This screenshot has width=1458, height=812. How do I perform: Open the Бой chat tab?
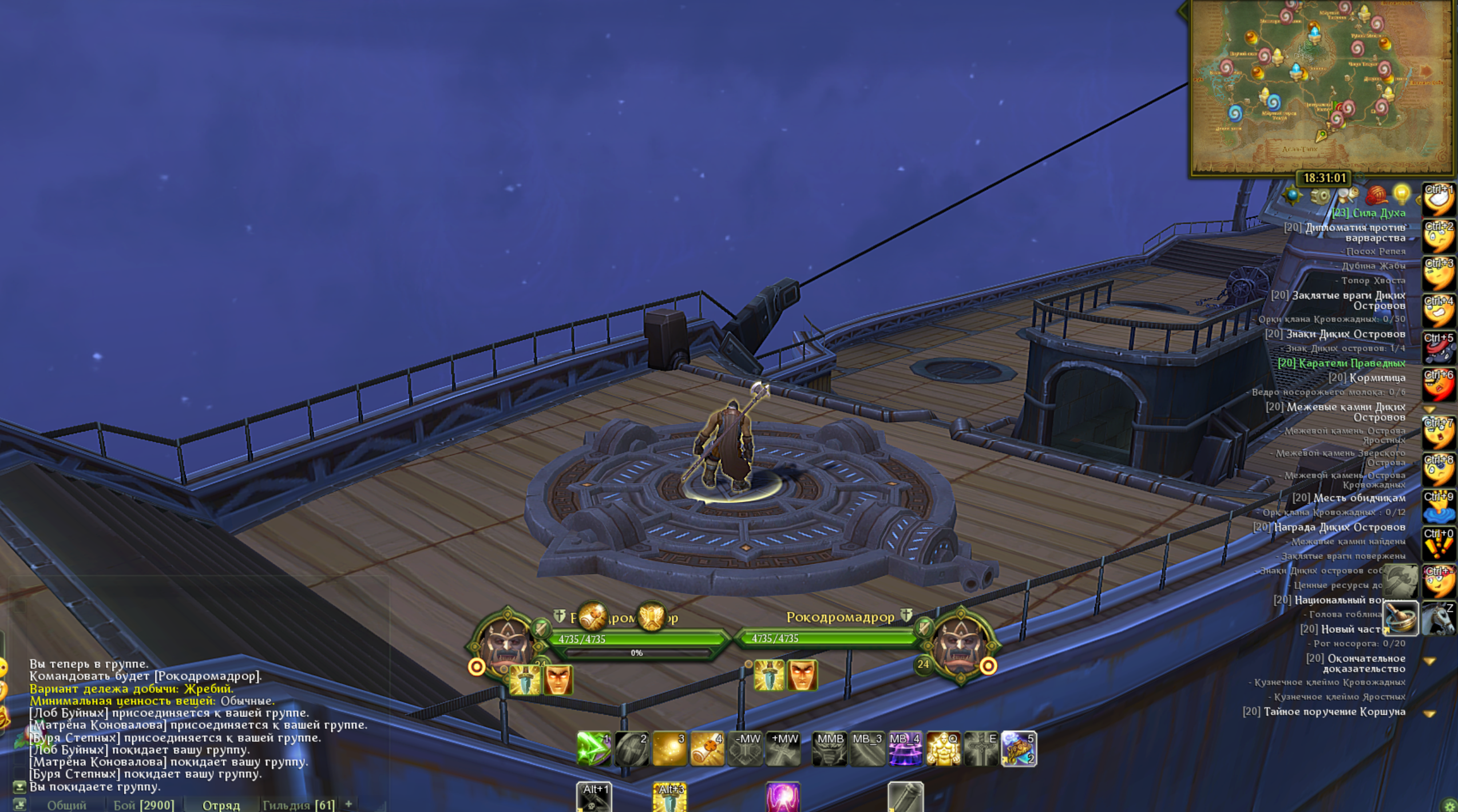[x=143, y=805]
